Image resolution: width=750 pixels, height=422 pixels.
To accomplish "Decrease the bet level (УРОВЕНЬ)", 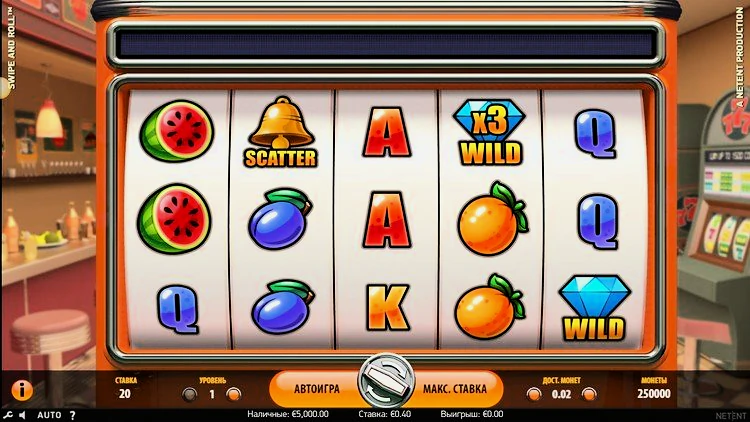I will pos(190,394).
